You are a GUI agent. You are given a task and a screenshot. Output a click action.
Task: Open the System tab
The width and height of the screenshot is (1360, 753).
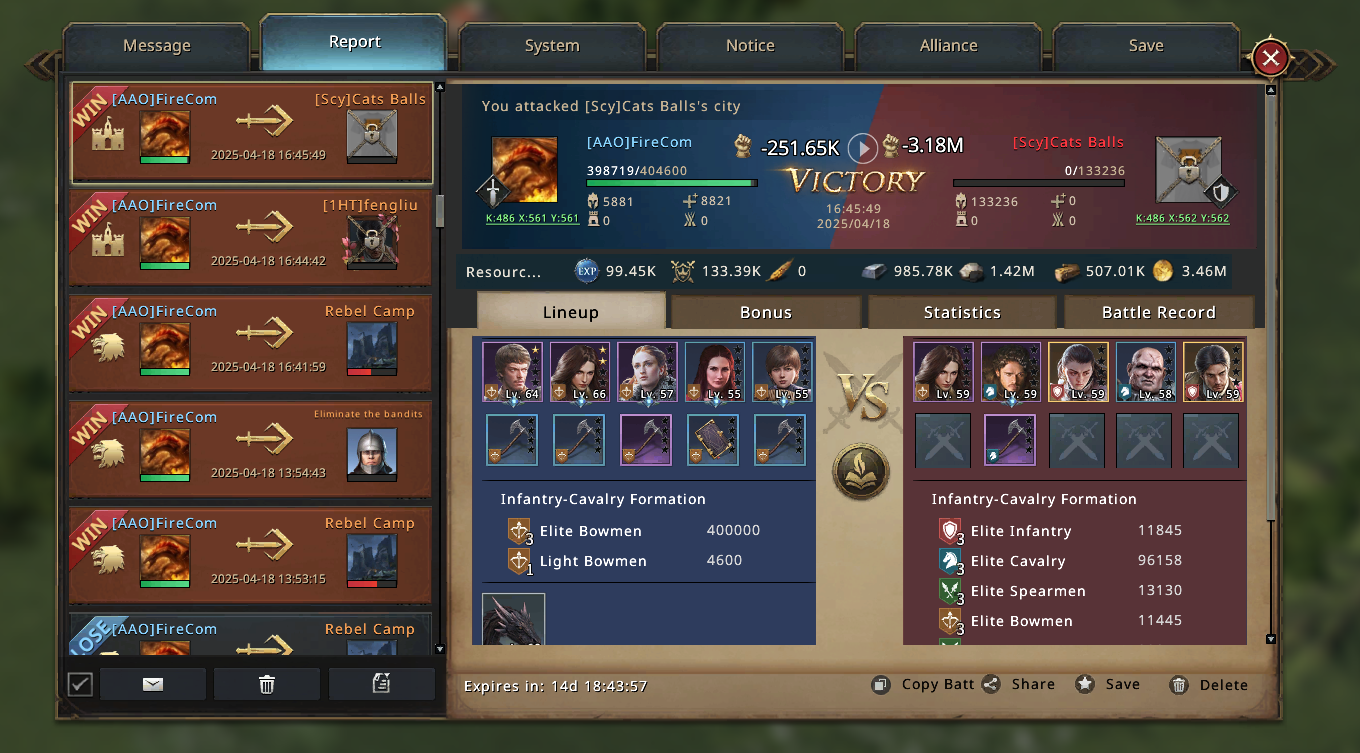[551, 46]
